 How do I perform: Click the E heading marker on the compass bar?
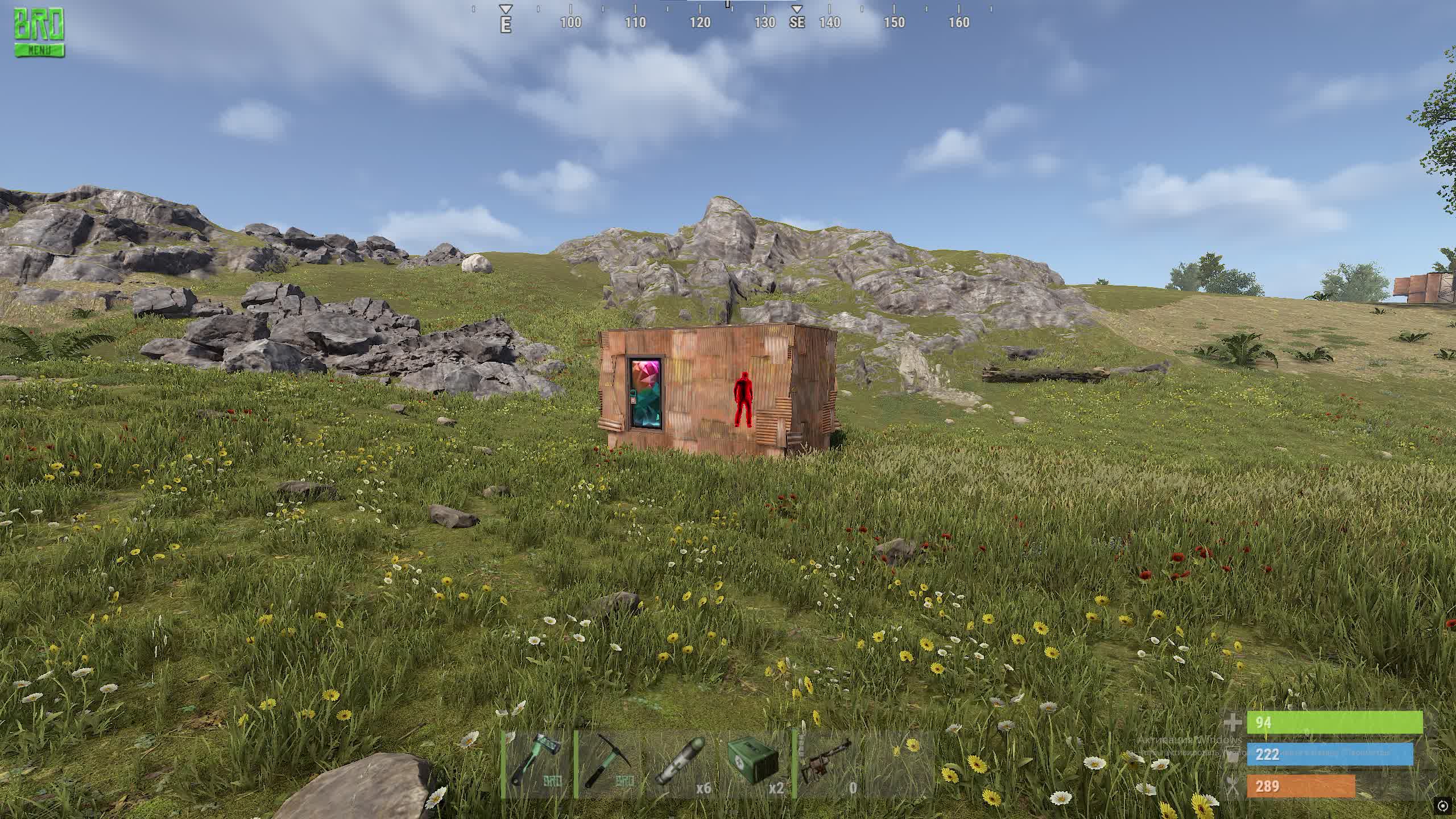(505, 25)
